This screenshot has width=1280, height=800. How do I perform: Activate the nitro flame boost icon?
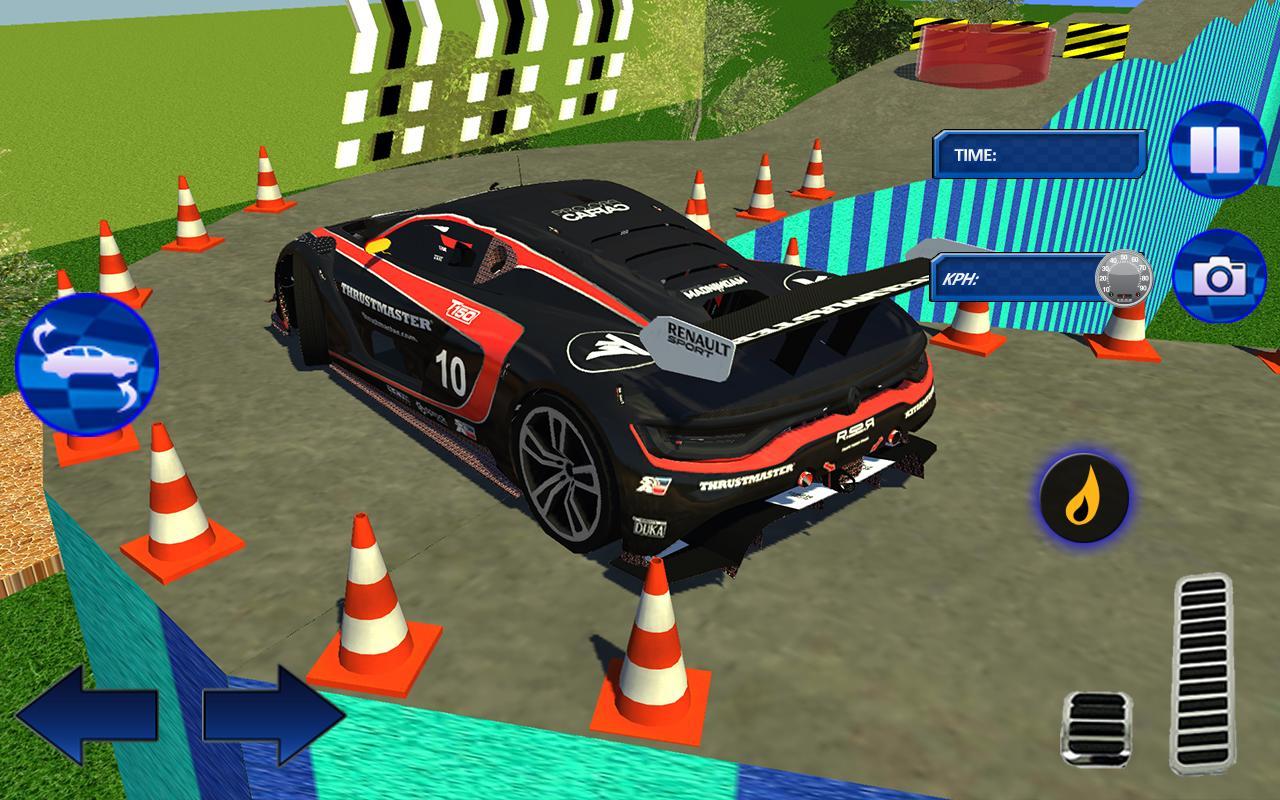(x=1083, y=495)
